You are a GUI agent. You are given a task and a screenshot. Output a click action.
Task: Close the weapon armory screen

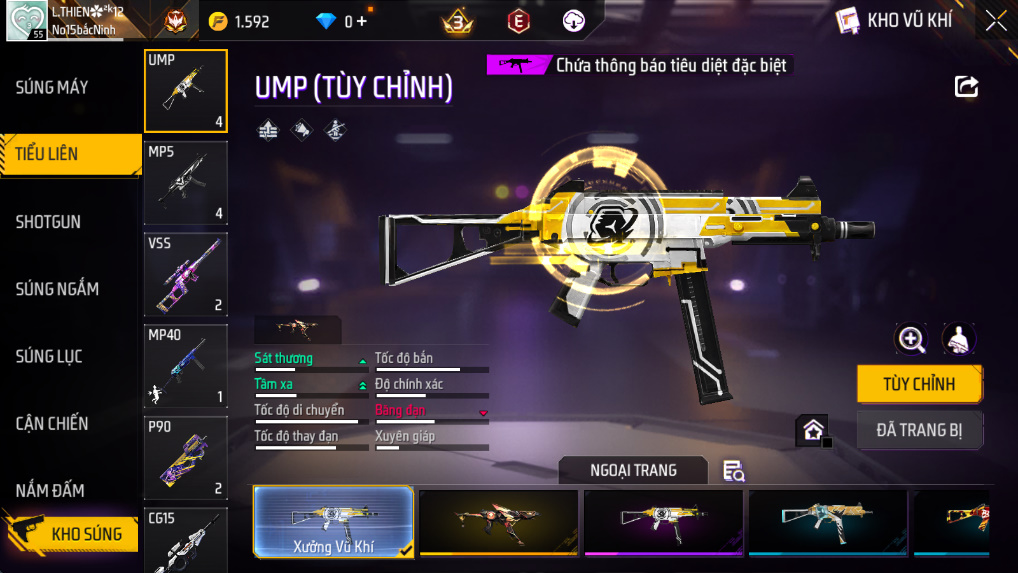995,21
